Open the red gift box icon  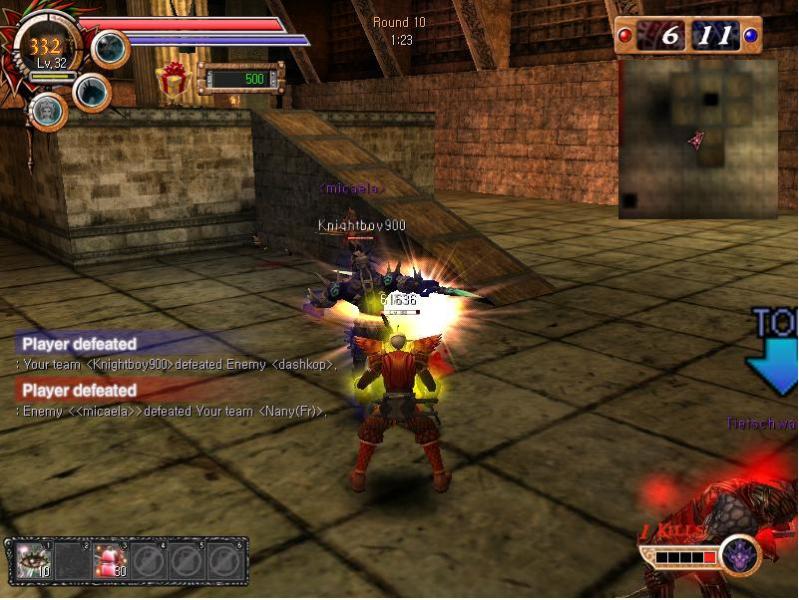174,80
